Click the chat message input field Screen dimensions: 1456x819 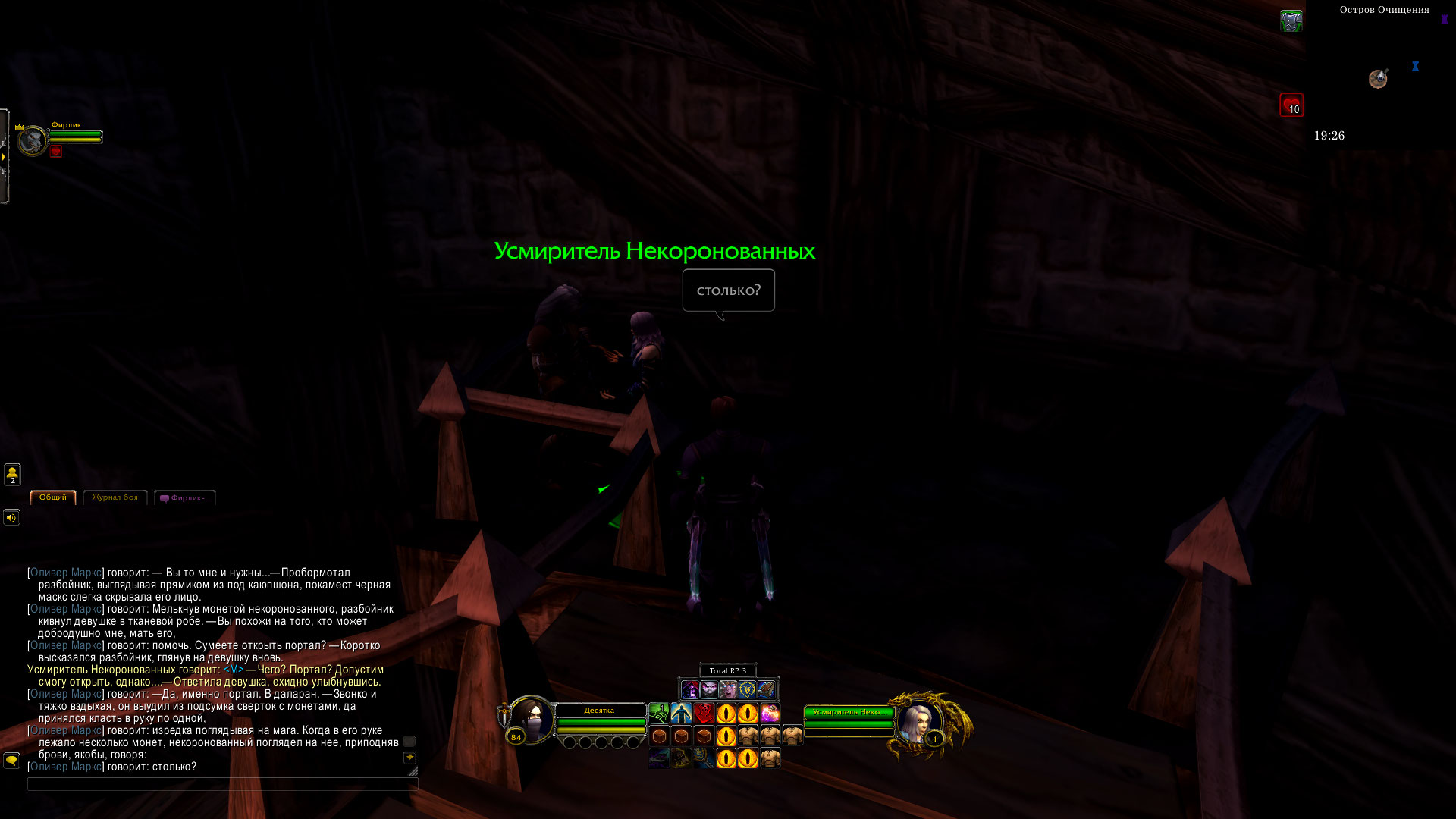221,784
